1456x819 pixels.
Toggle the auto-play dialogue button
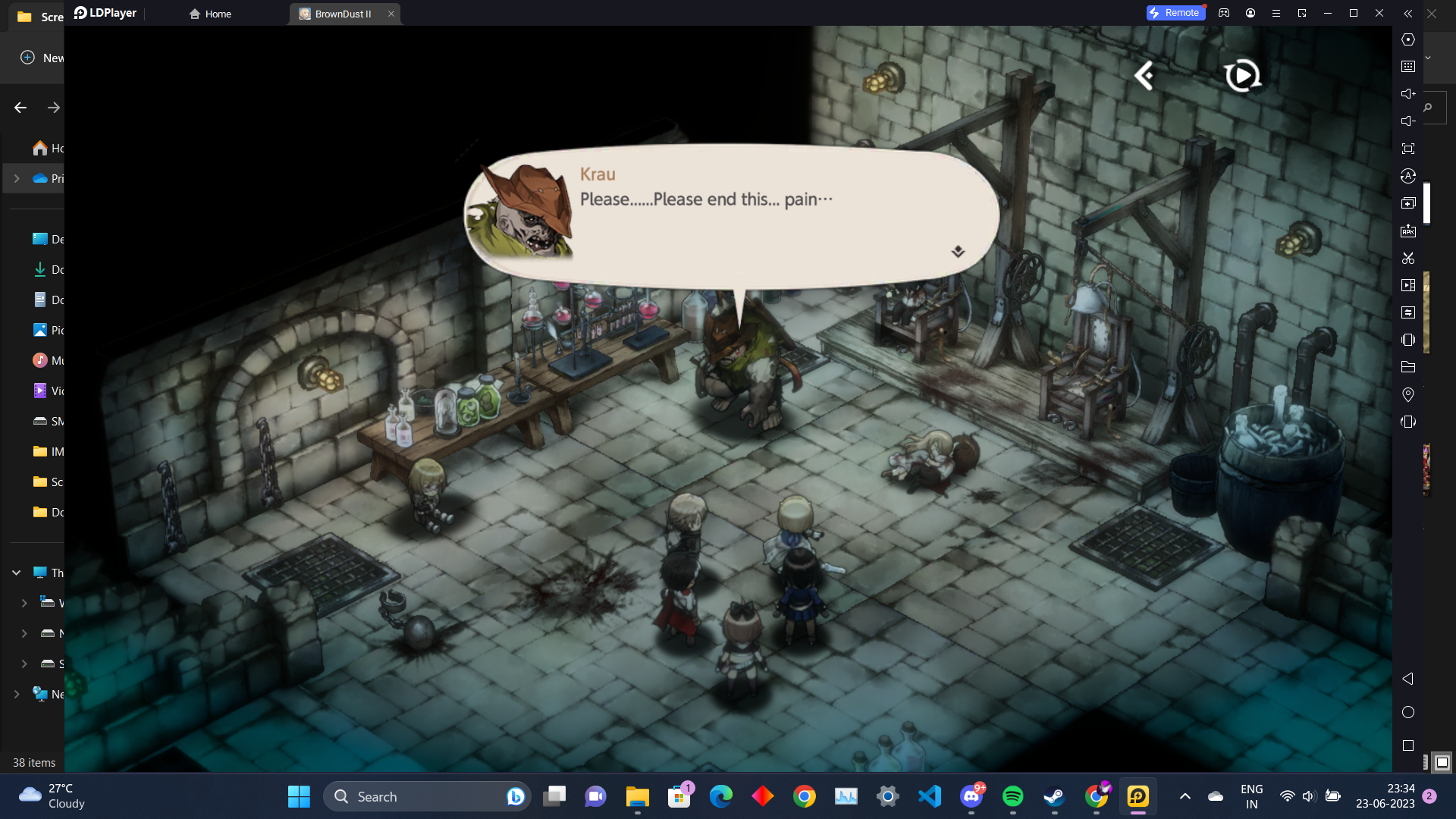[1242, 75]
